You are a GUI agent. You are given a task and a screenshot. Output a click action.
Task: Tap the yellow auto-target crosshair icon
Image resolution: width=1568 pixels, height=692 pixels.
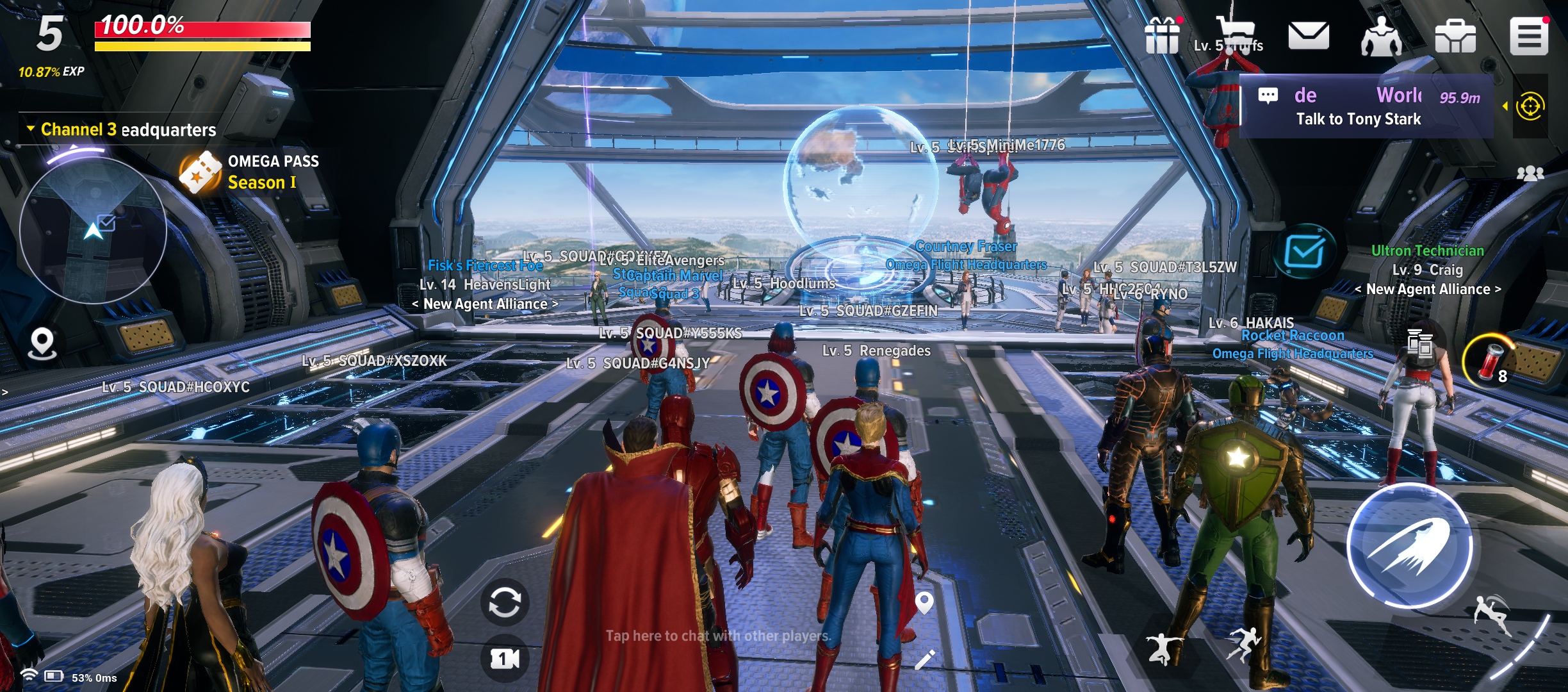pos(1530,106)
